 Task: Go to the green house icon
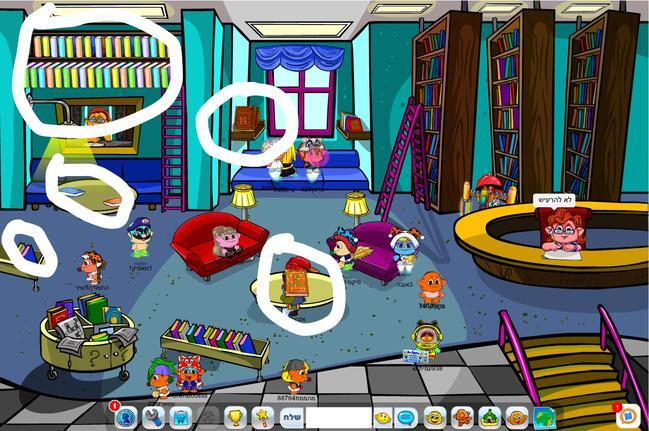click(489, 417)
